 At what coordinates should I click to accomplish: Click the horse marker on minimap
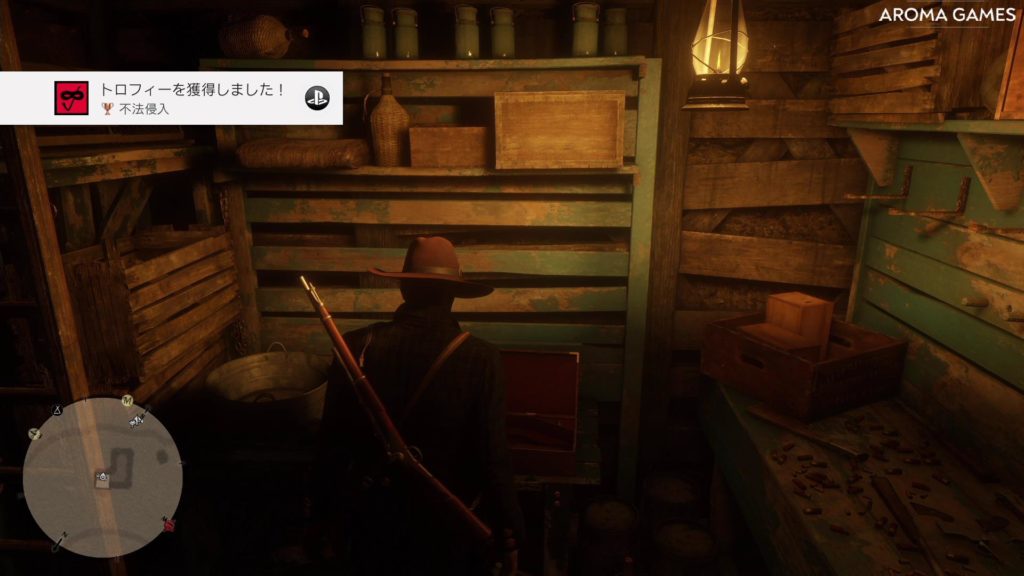pyautogui.click(x=137, y=420)
